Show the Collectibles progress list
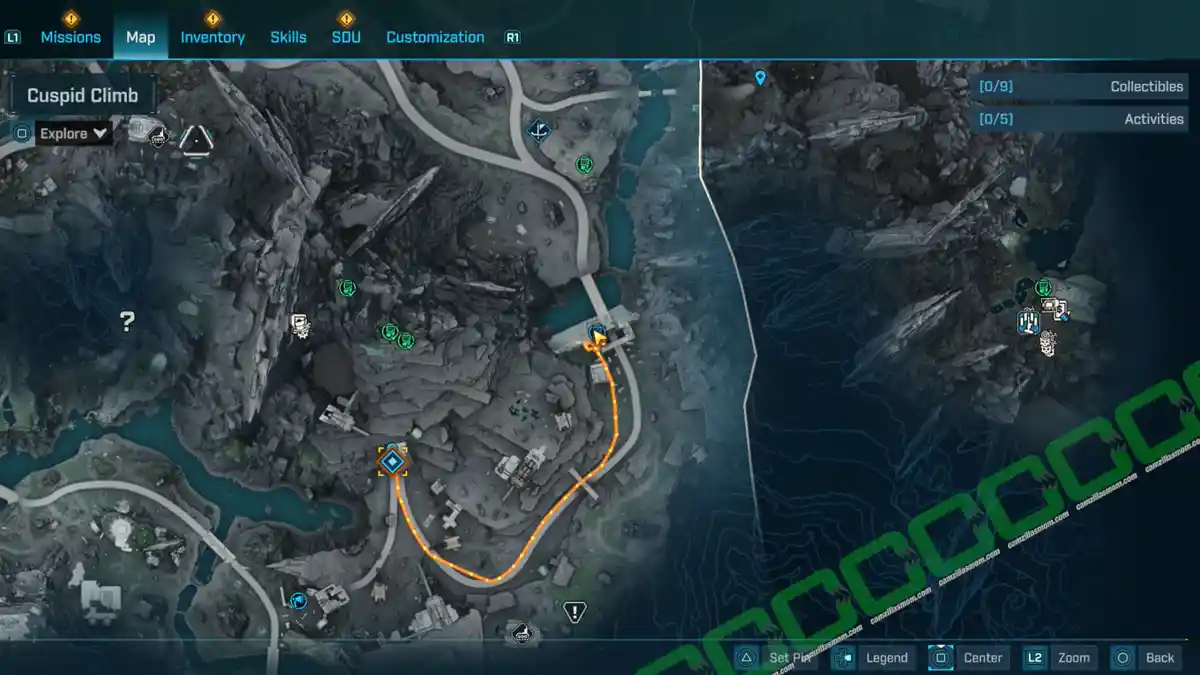 (x=1084, y=87)
